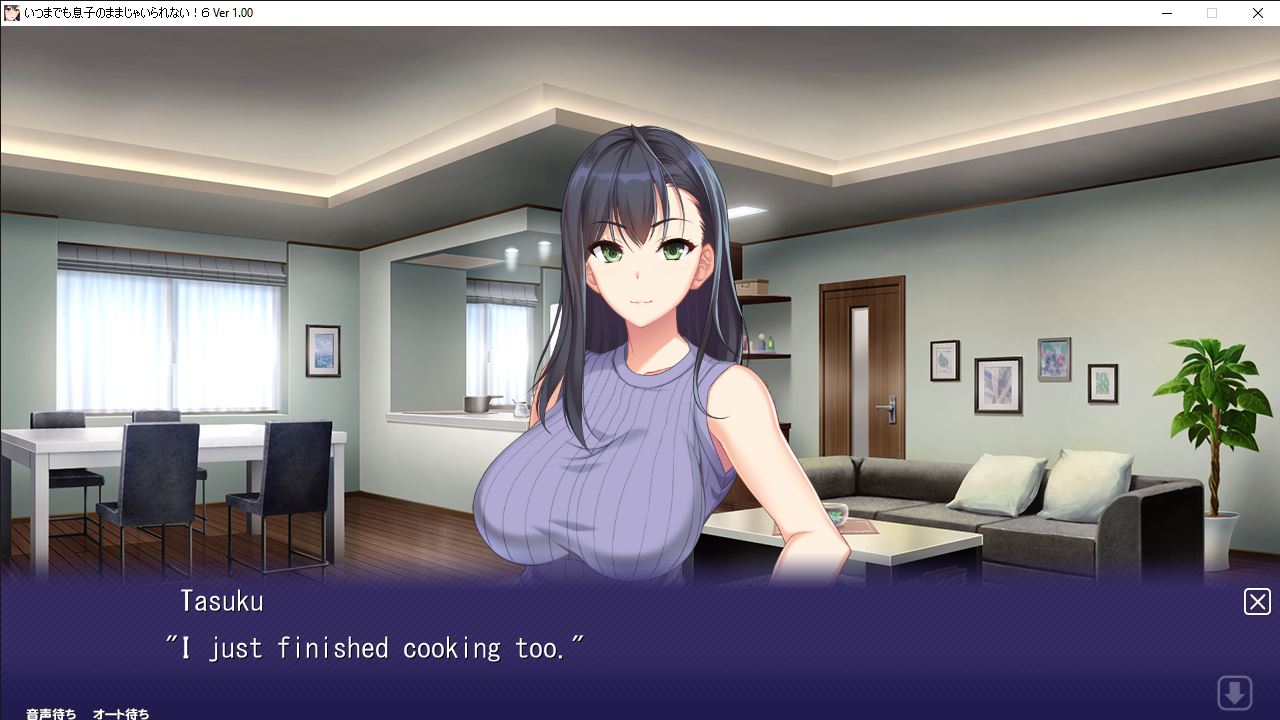The image size is (1280, 720).
Task: Open hidden UI by clicking dialogue arrow
Action: click(1235, 691)
